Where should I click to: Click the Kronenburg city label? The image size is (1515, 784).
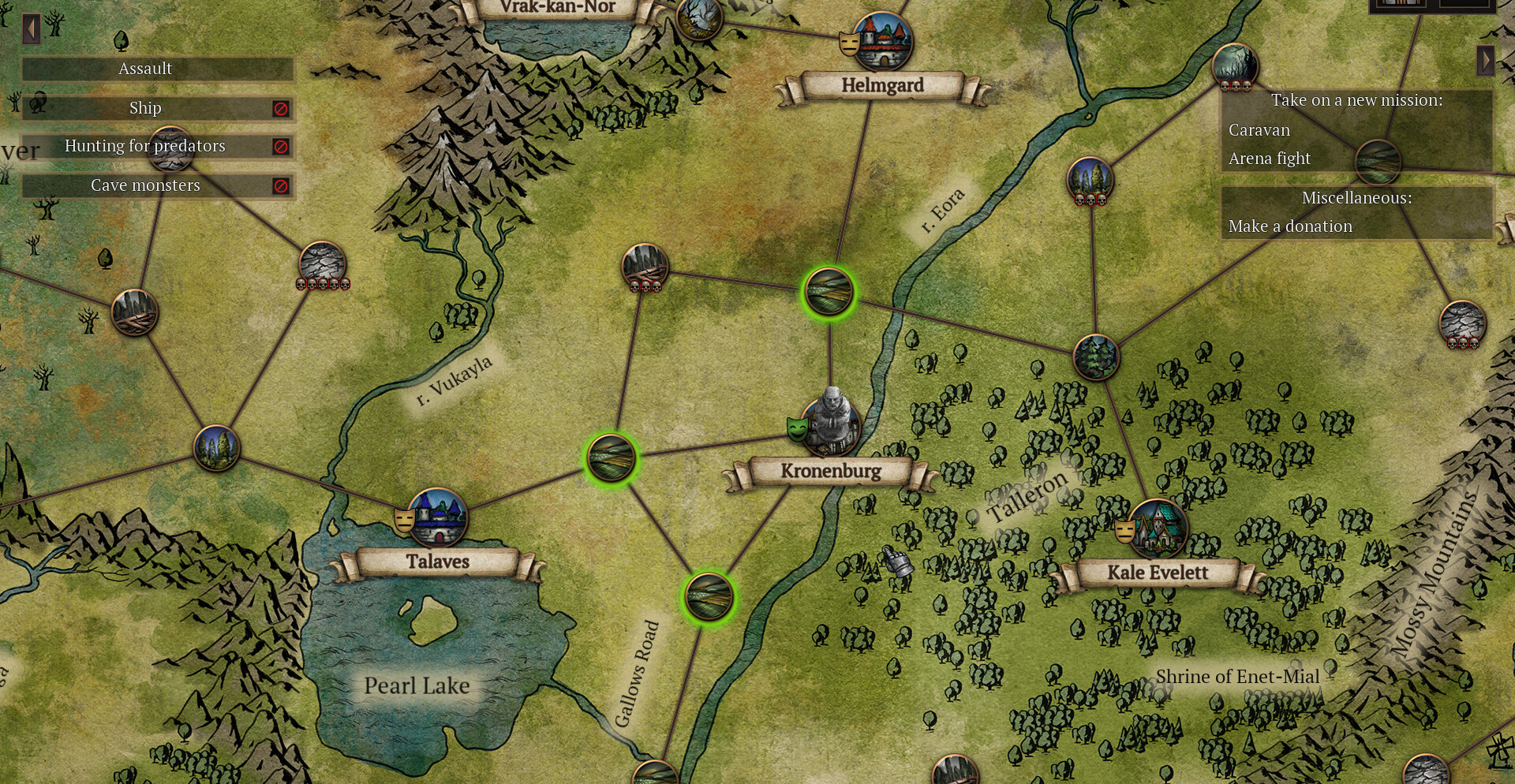(831, 471)
